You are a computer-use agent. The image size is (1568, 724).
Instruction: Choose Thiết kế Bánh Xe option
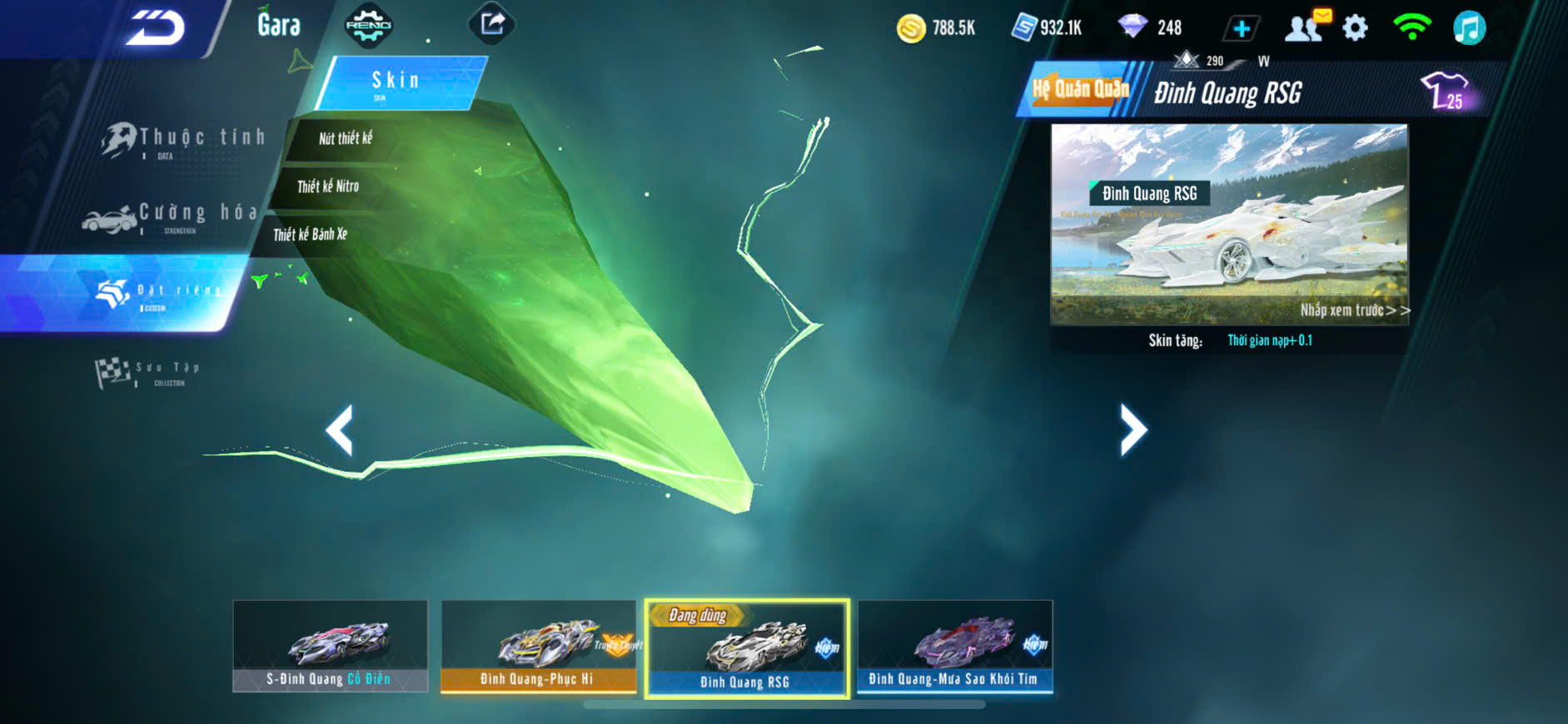coord(311,235)
